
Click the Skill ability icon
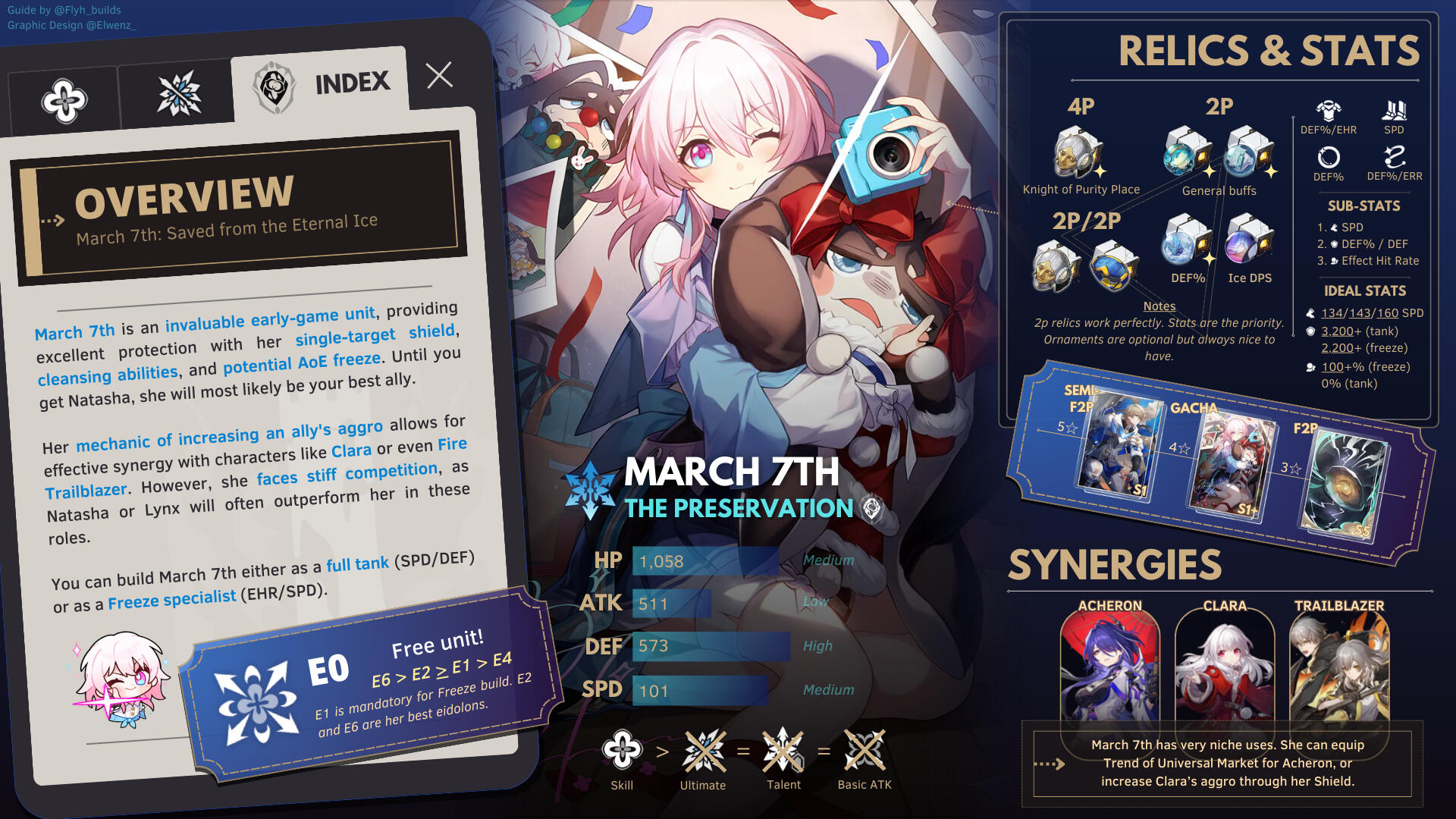coord(622,750)
